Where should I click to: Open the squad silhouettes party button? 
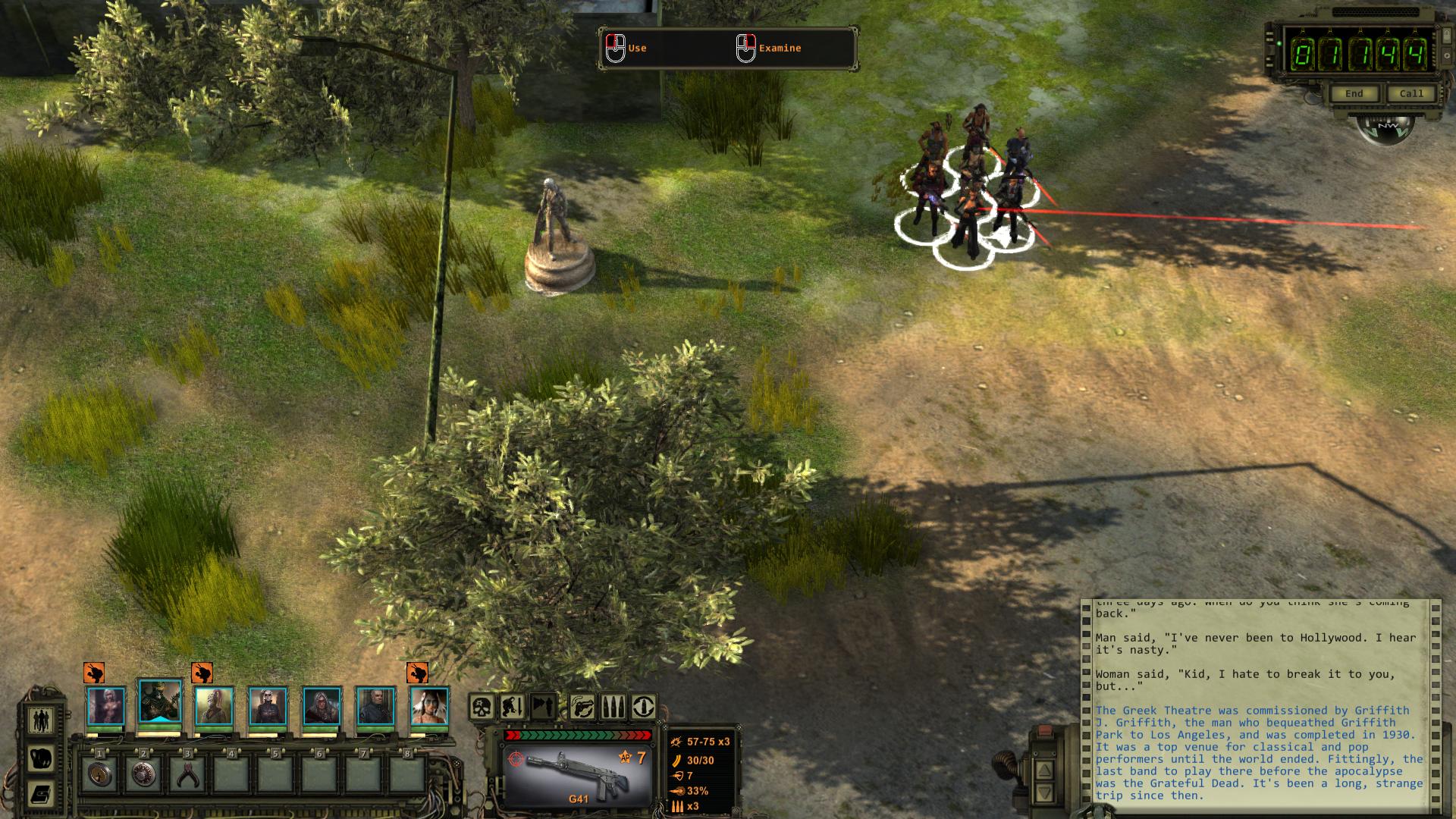coord(41,719)
